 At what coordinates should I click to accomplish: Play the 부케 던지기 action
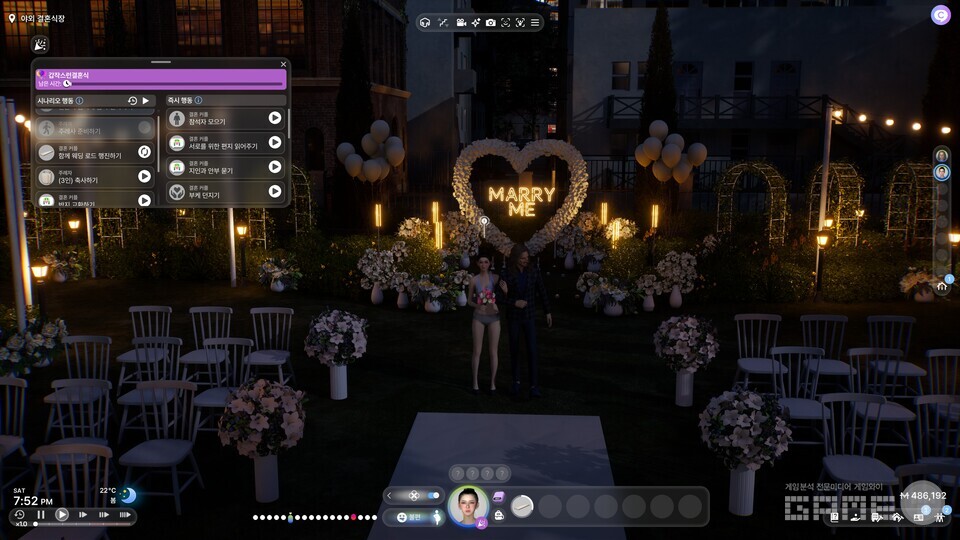tap(275, 191)
